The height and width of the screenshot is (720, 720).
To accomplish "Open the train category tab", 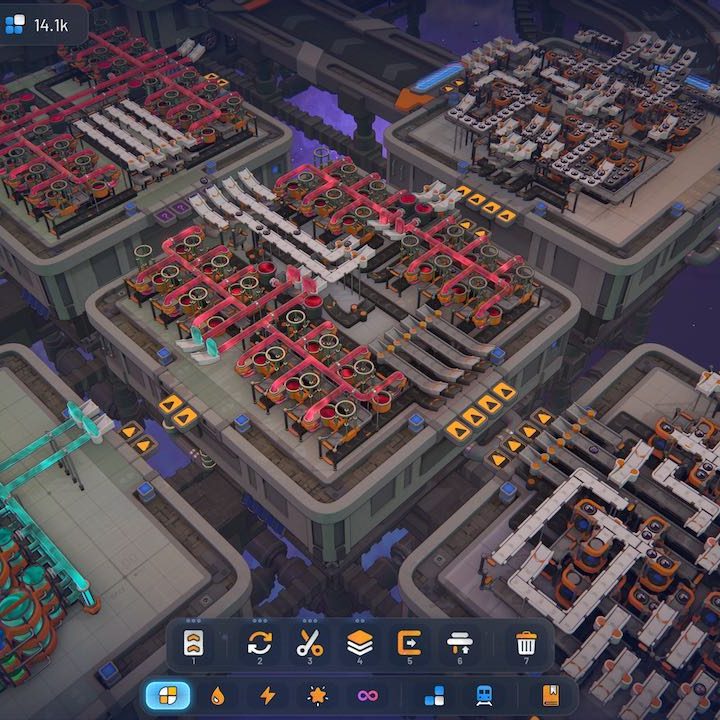I will pos(483,695).
